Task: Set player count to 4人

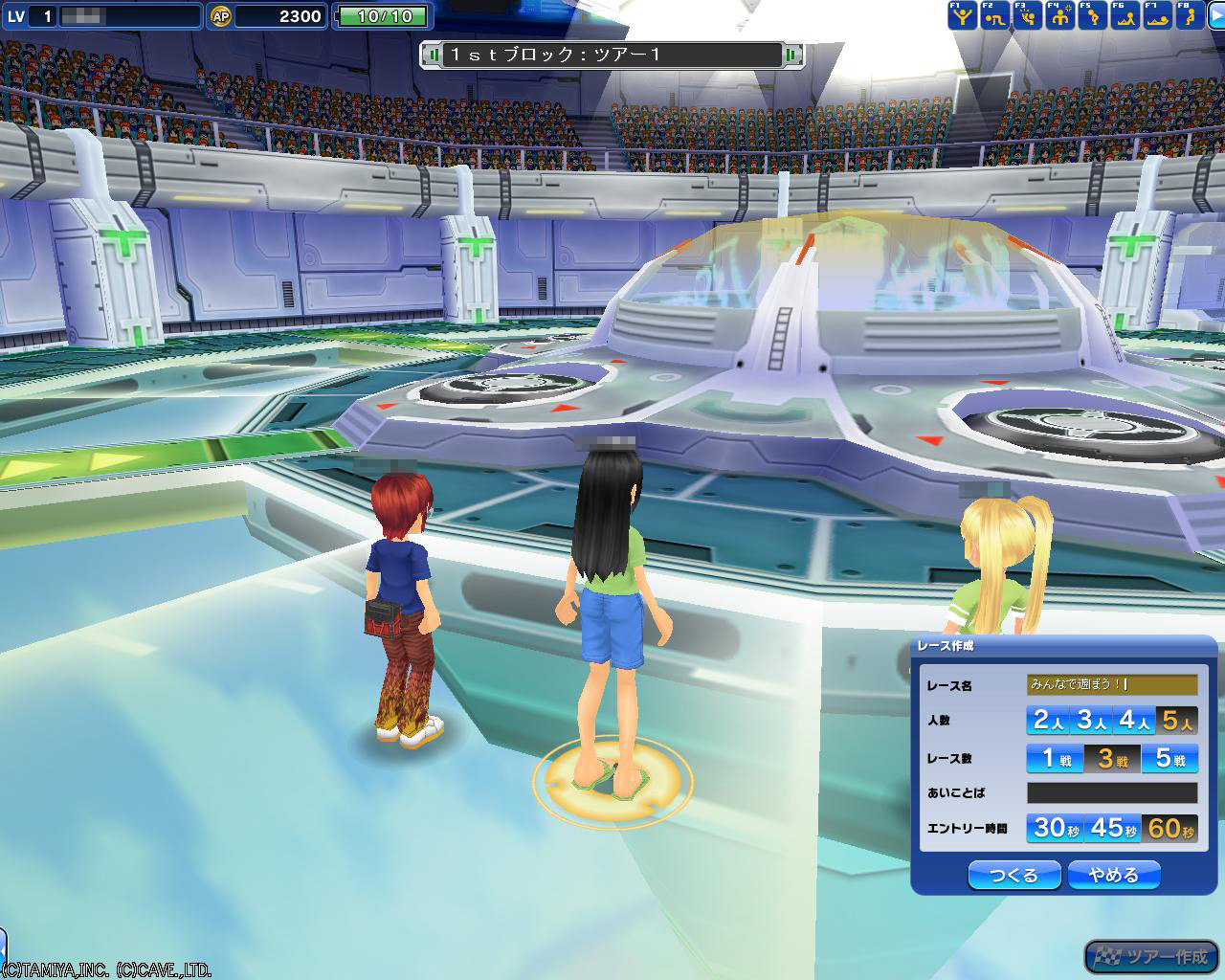Action: tap(1134, 720)
